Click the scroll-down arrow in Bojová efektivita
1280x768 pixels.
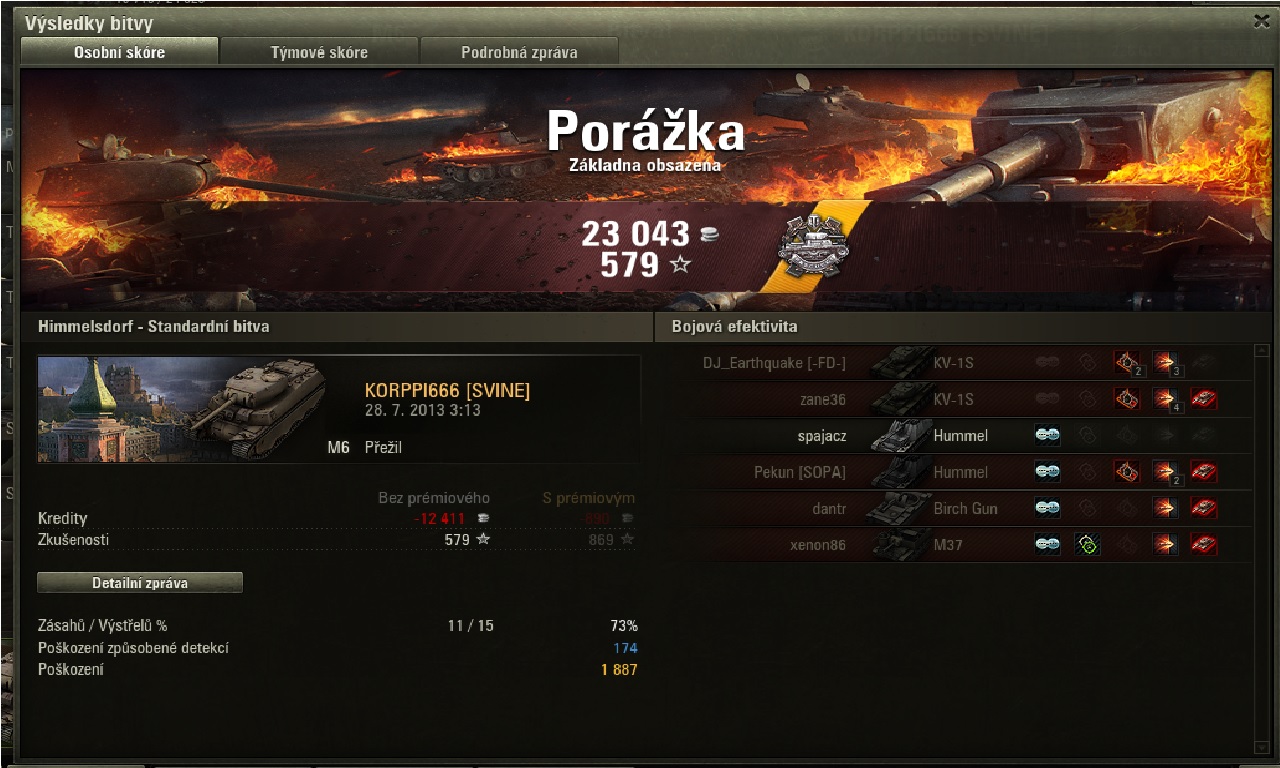coord(1261,747)
